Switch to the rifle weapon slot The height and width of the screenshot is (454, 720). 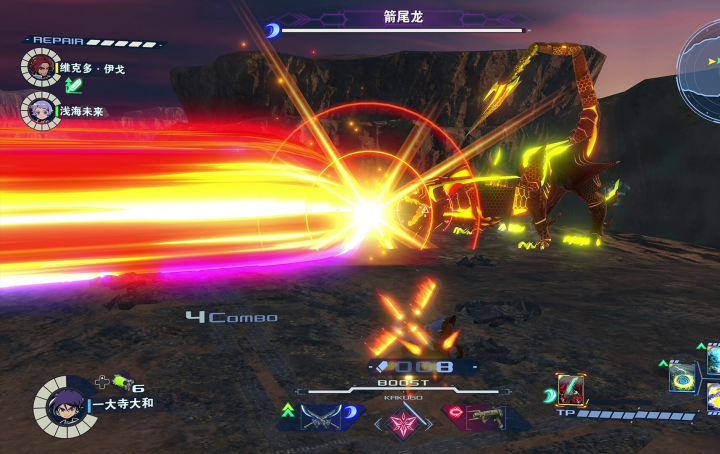pos(483,416)
